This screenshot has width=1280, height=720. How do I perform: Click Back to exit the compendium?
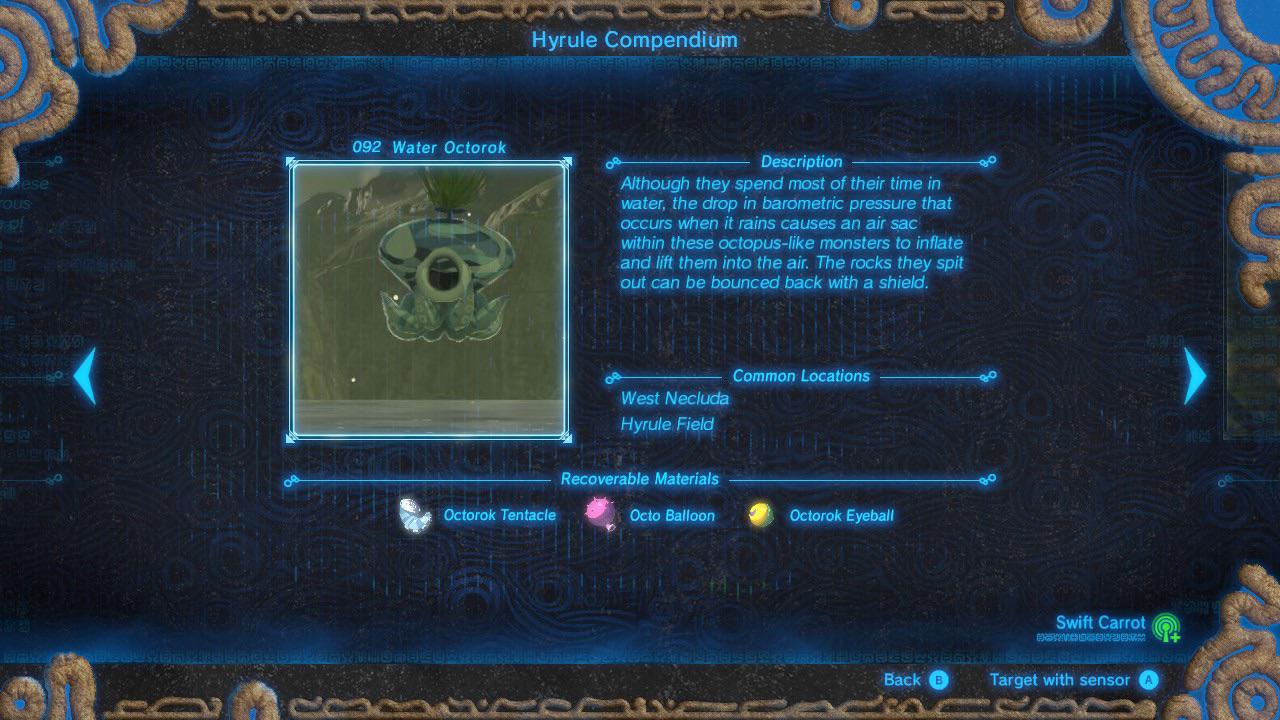901,679
